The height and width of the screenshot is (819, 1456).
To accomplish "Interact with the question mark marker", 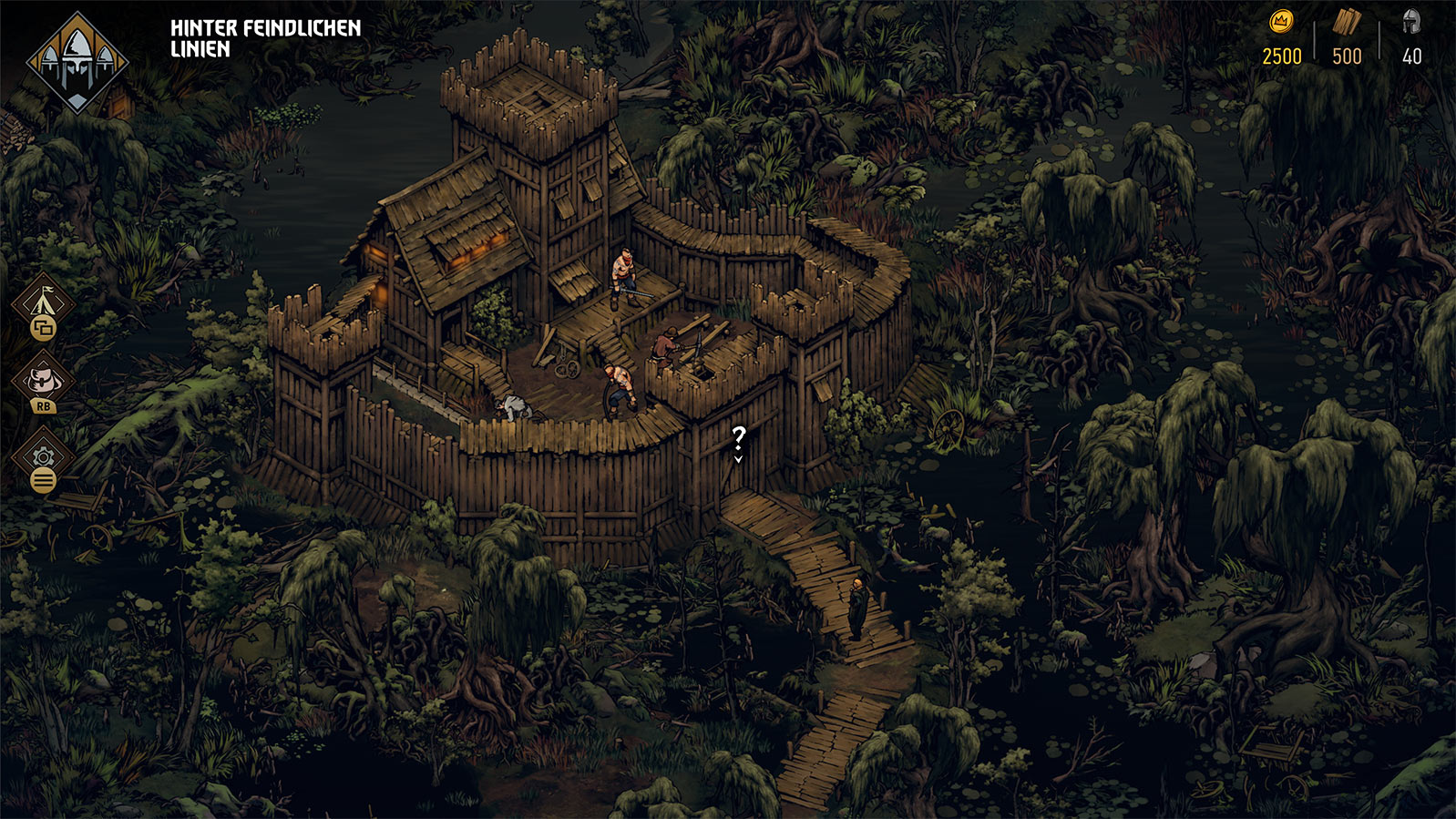I will click(x=739, y=441).
